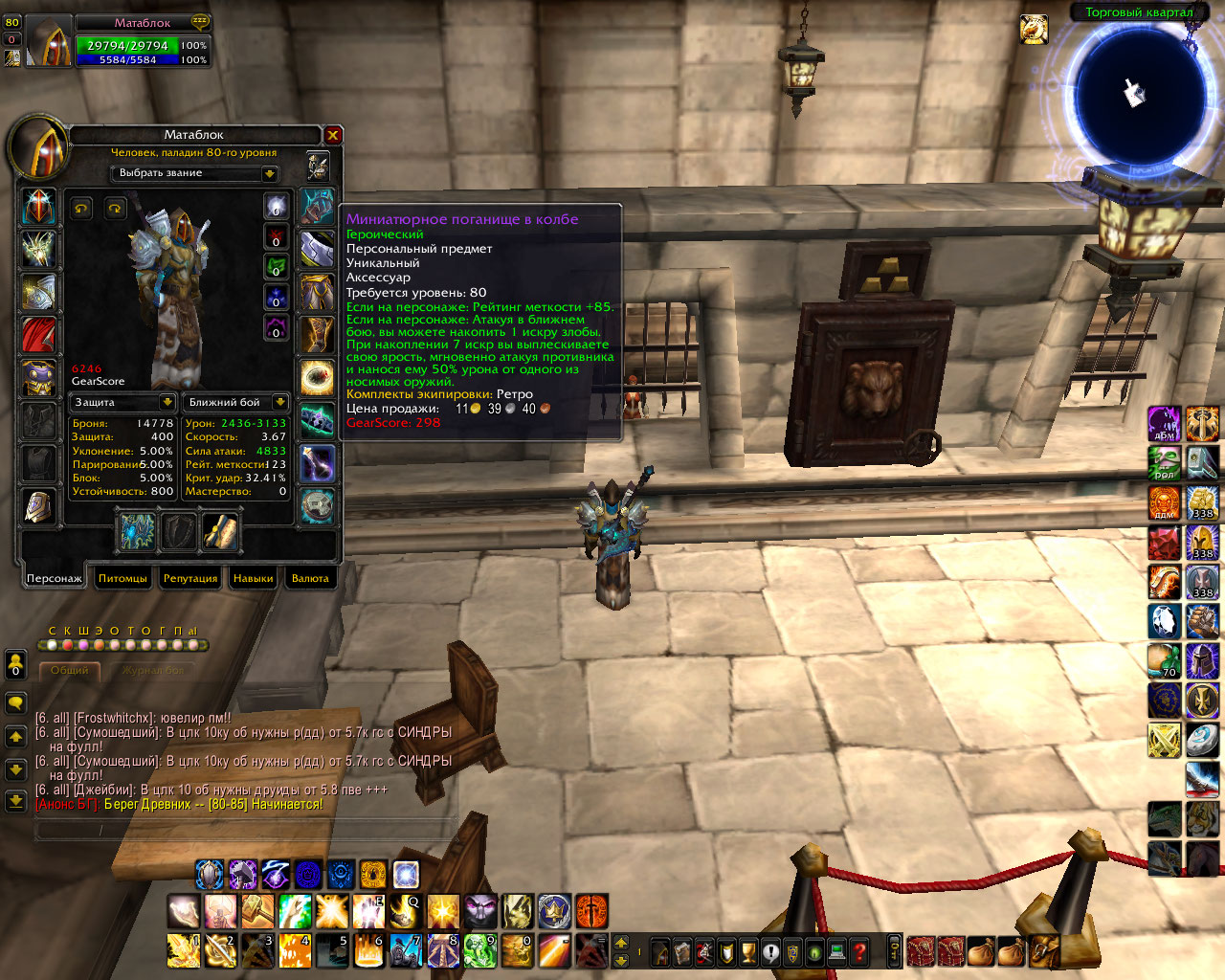
Task: Close the character panel window
Action: click(332, 135)
